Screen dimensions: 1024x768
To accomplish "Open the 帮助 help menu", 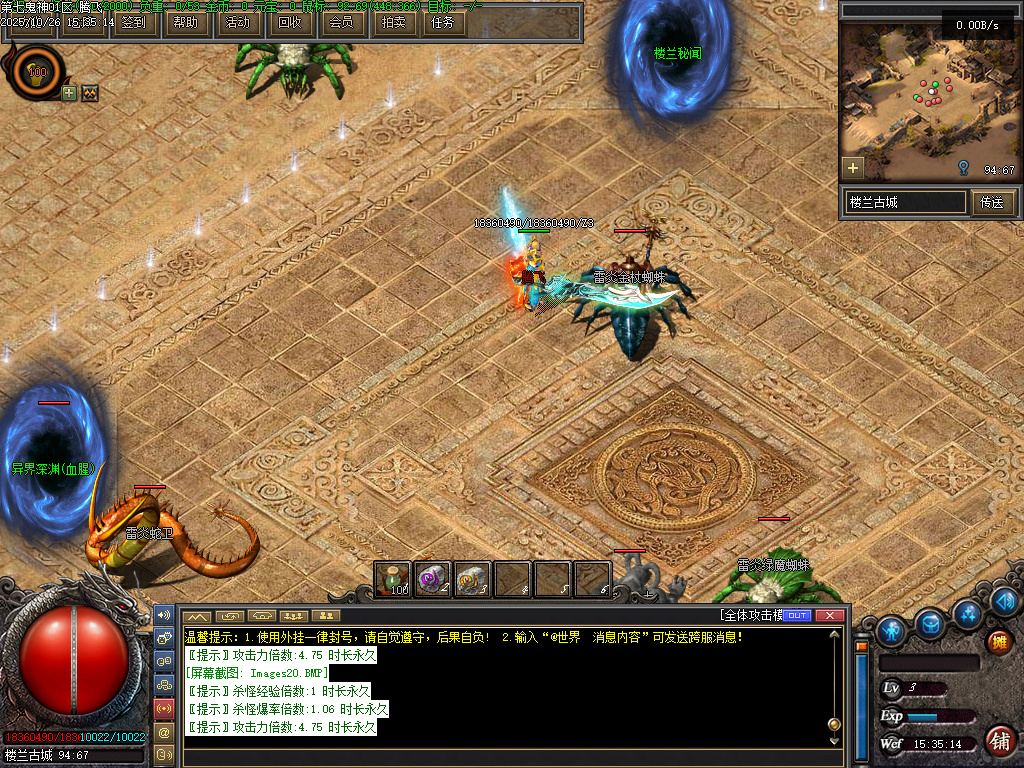I will pos(185,22).
